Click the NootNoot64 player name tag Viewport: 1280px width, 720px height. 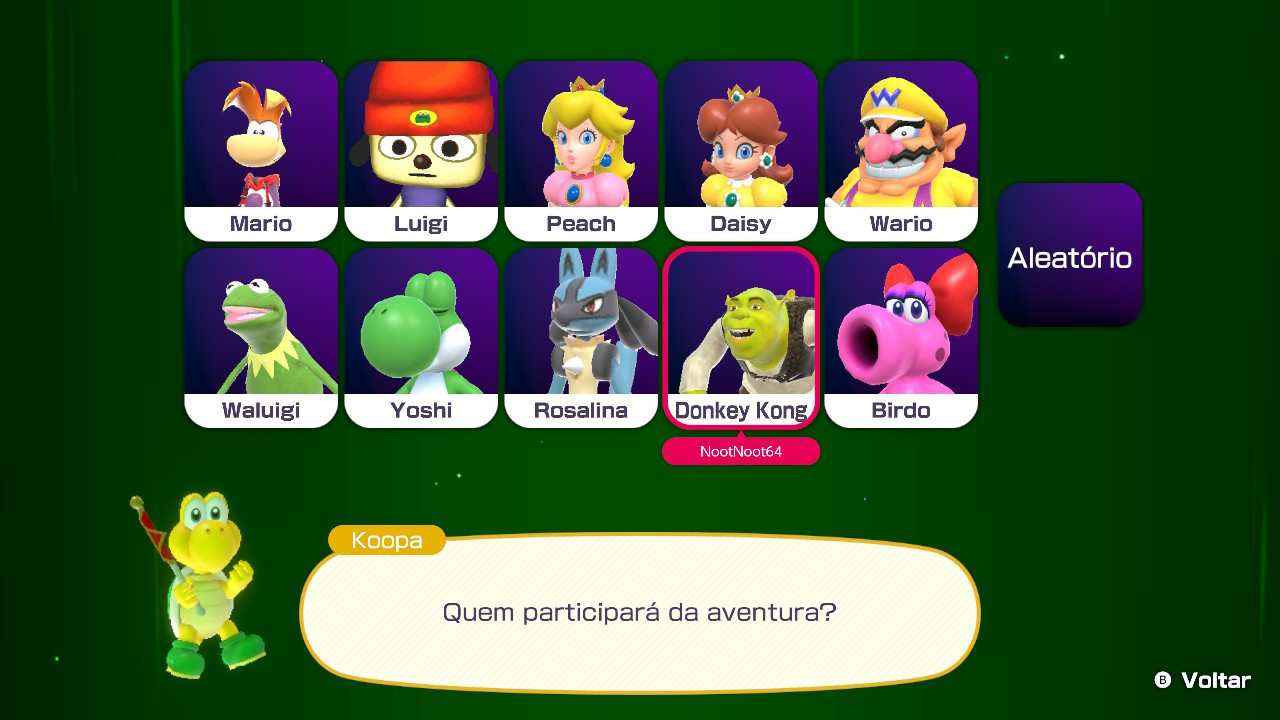coord(741,452)
